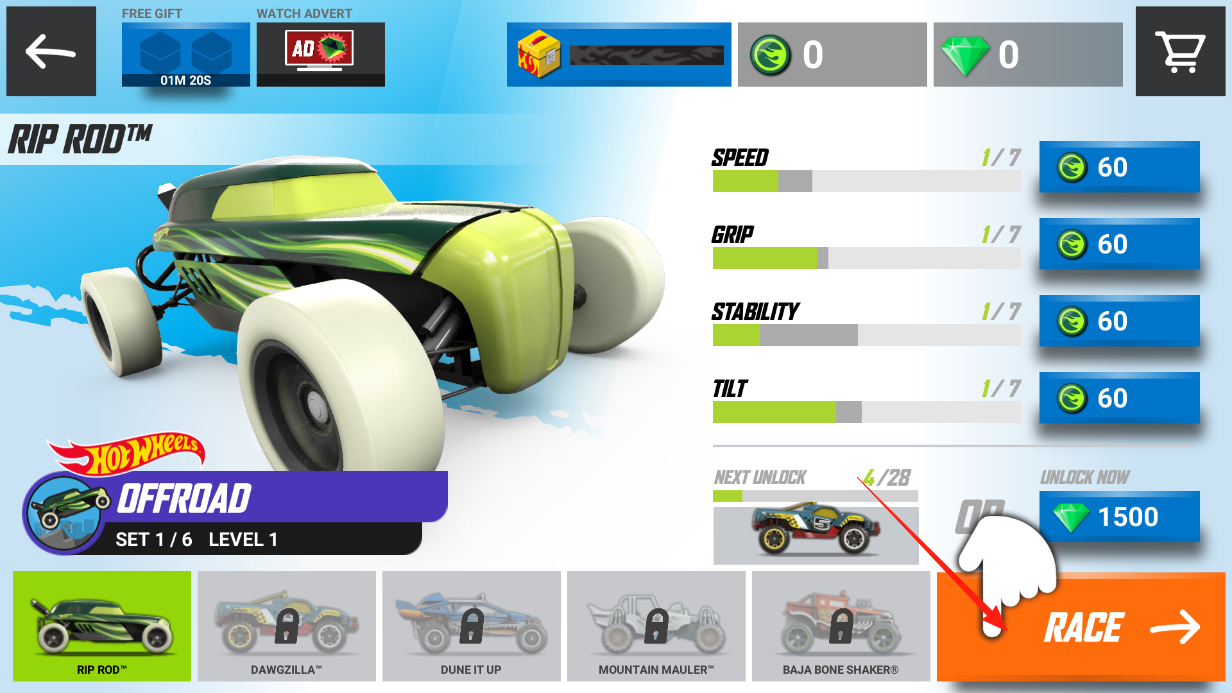View the next unlock truck thumbnail
Viewport: 1232px width, 693px height.
815,535
